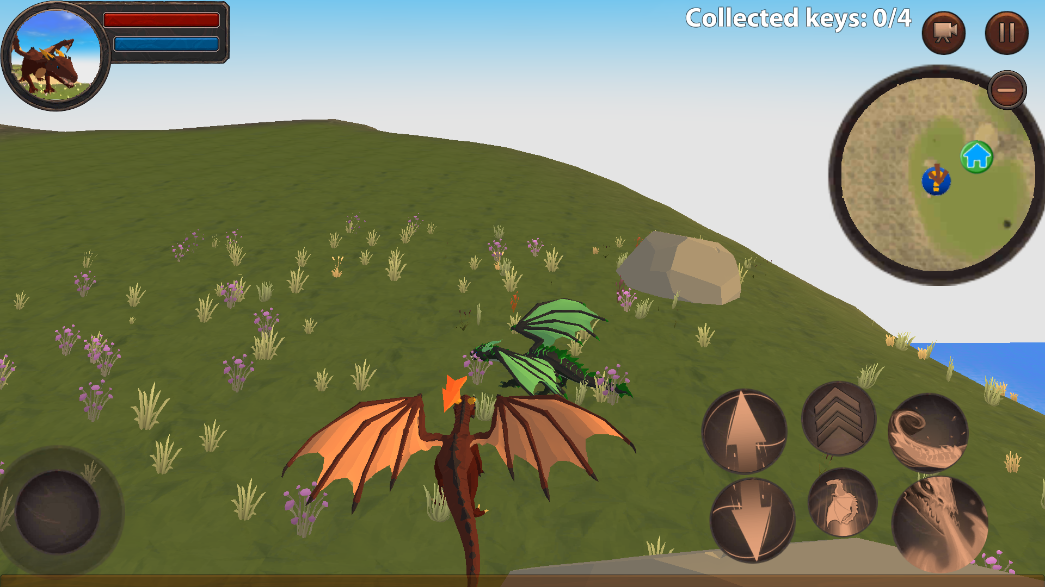Tap the dragon portrait avatar
Screen dimensions: 1045x587
56,56
